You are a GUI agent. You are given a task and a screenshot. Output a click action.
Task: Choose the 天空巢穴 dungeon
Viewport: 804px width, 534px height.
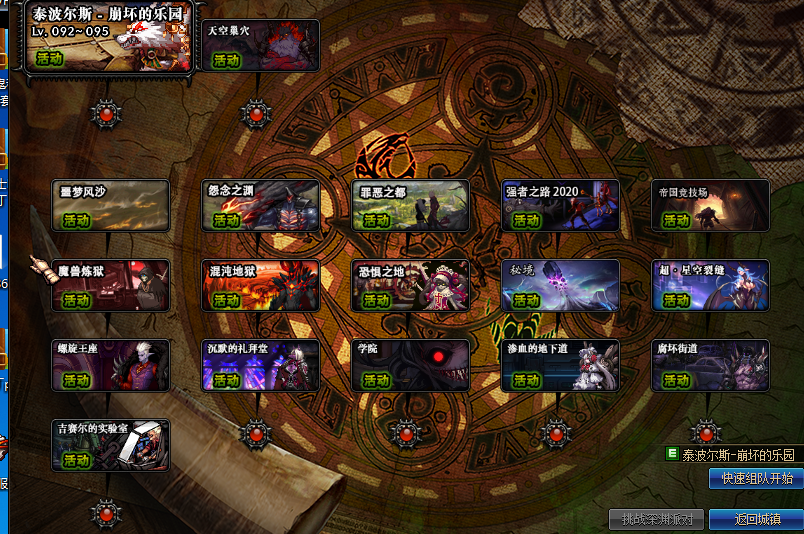tap(261, 46)
